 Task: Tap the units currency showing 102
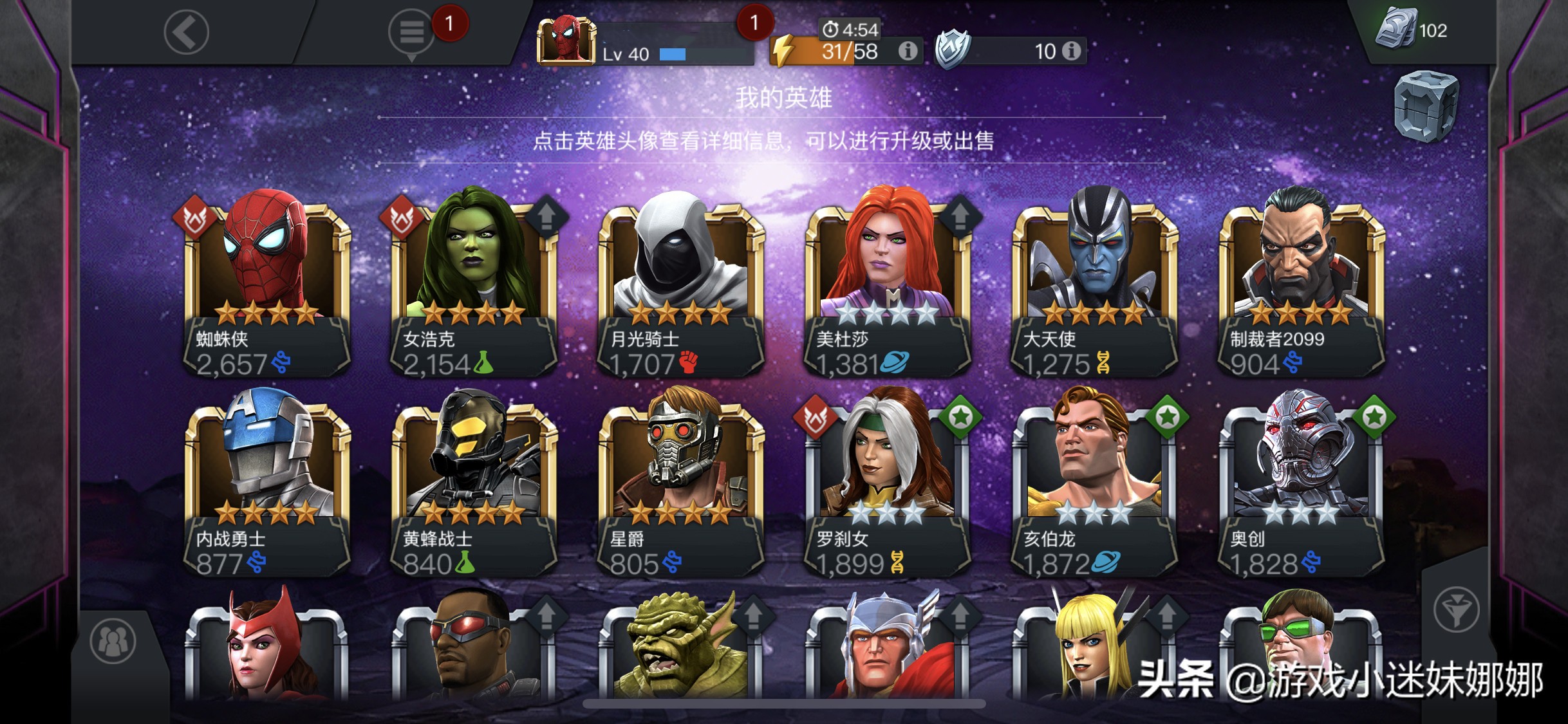click(1417, 29)
